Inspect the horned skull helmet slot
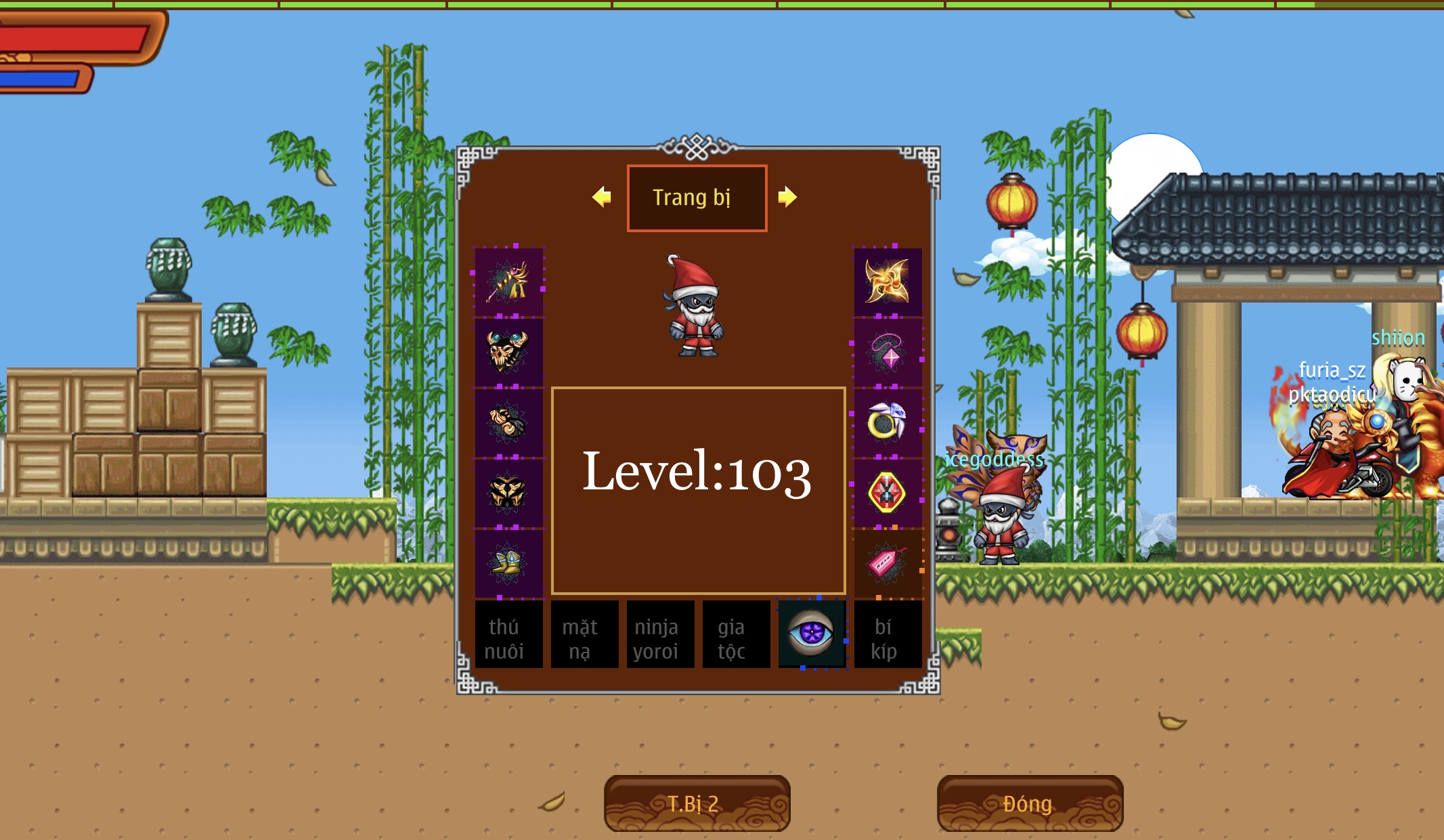Image resolution: width=1444 pixels, height=840 pixels. [508, 351]
